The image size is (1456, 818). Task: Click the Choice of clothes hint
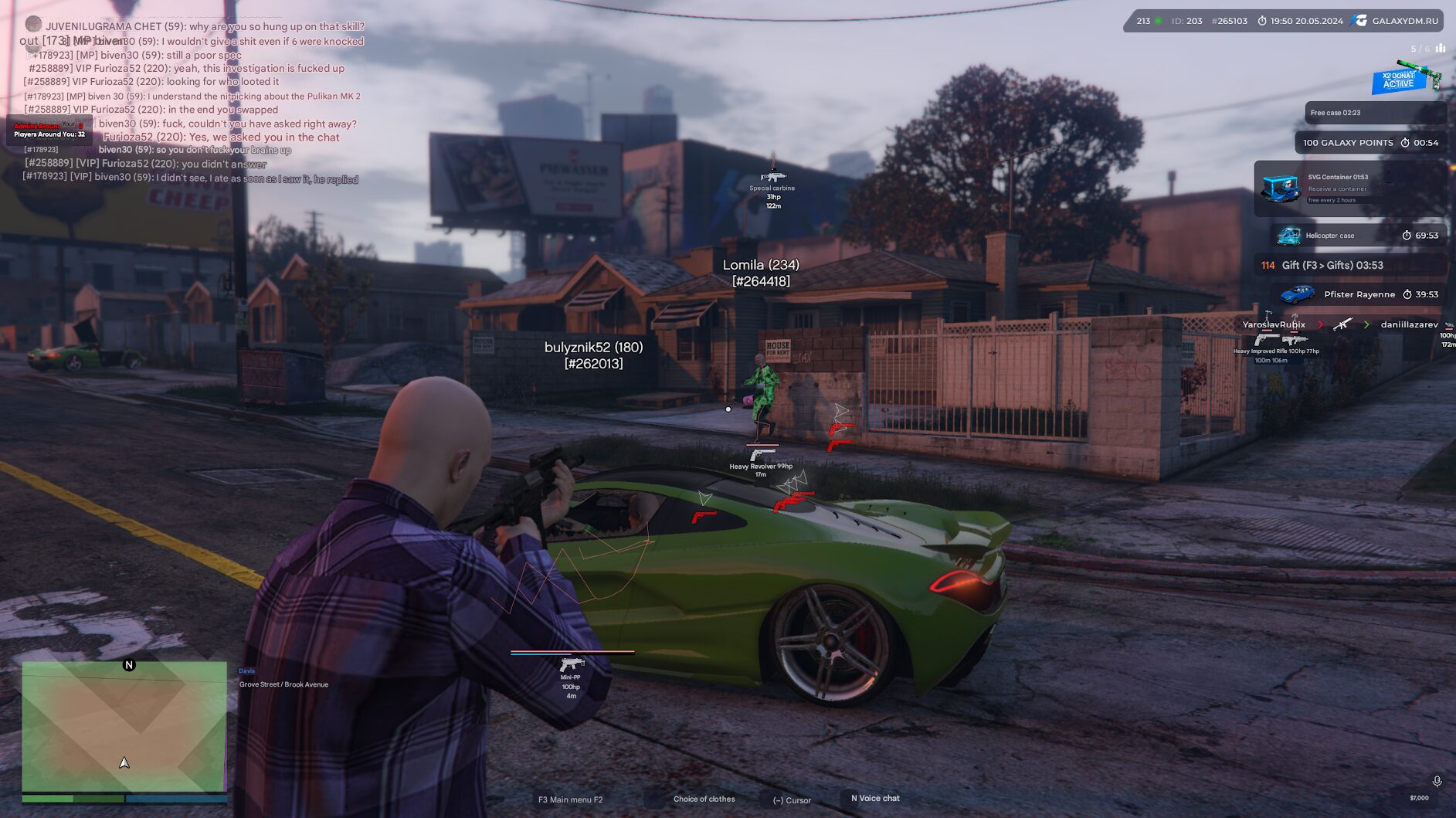click(704, 799)
